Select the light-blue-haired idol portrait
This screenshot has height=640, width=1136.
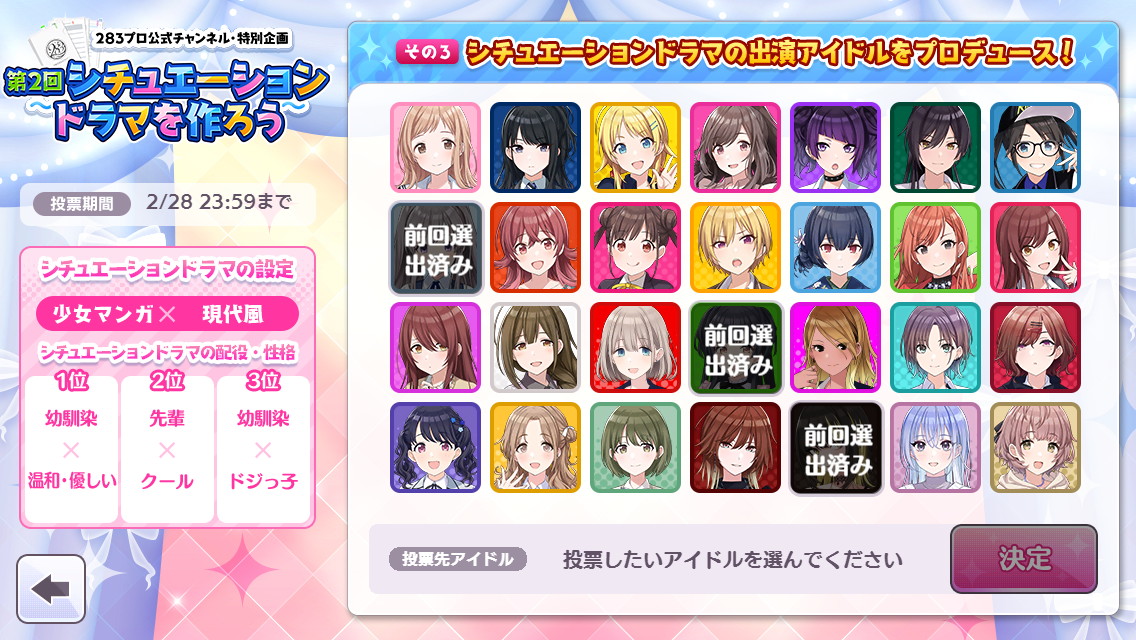pos(935,447)
